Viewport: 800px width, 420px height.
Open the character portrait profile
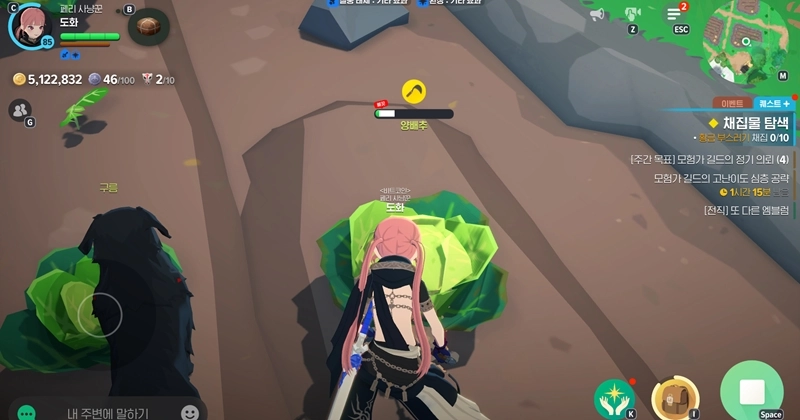coord(28,25)
